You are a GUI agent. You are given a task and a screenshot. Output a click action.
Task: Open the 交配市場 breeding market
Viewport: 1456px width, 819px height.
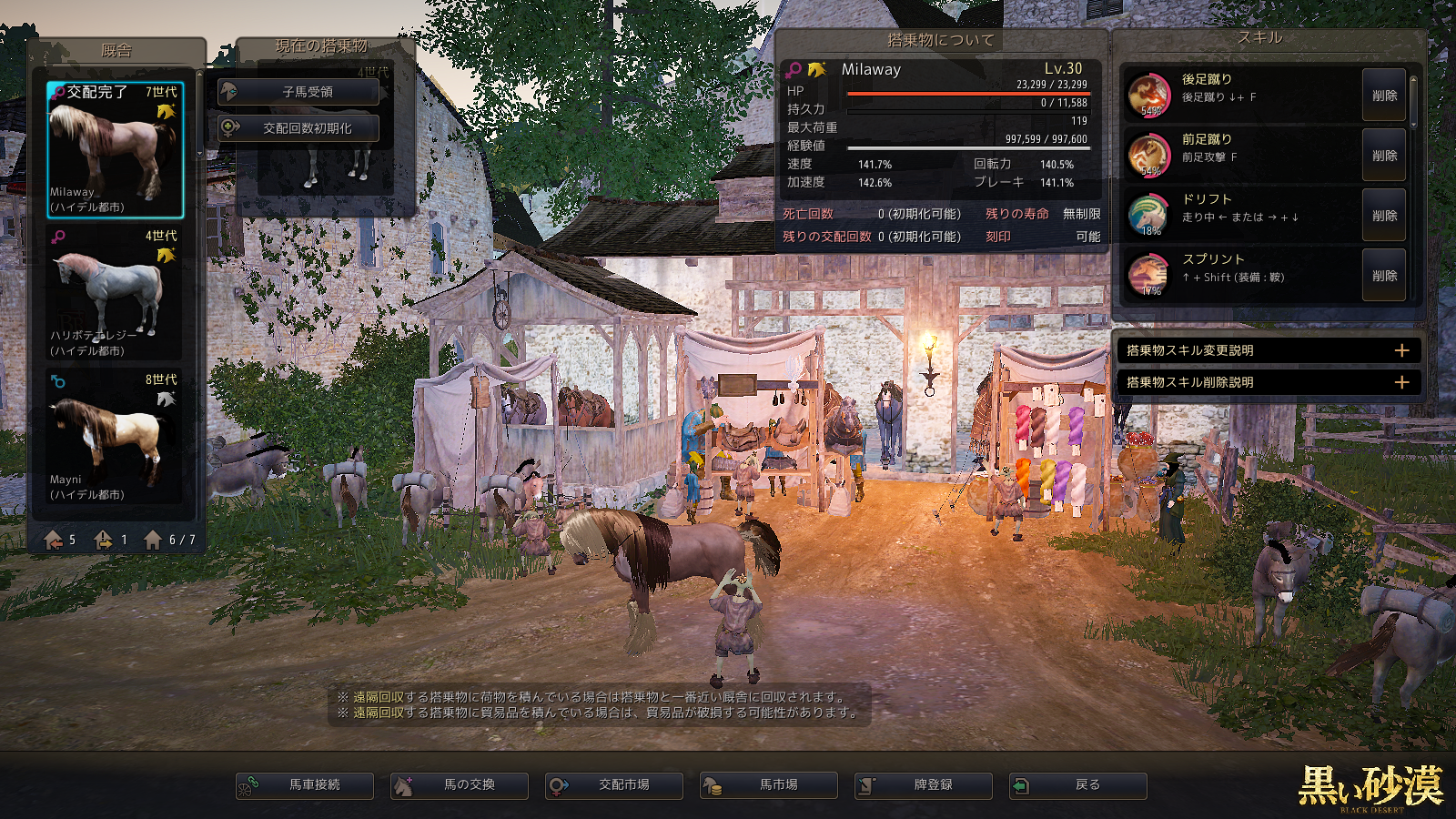614,784
